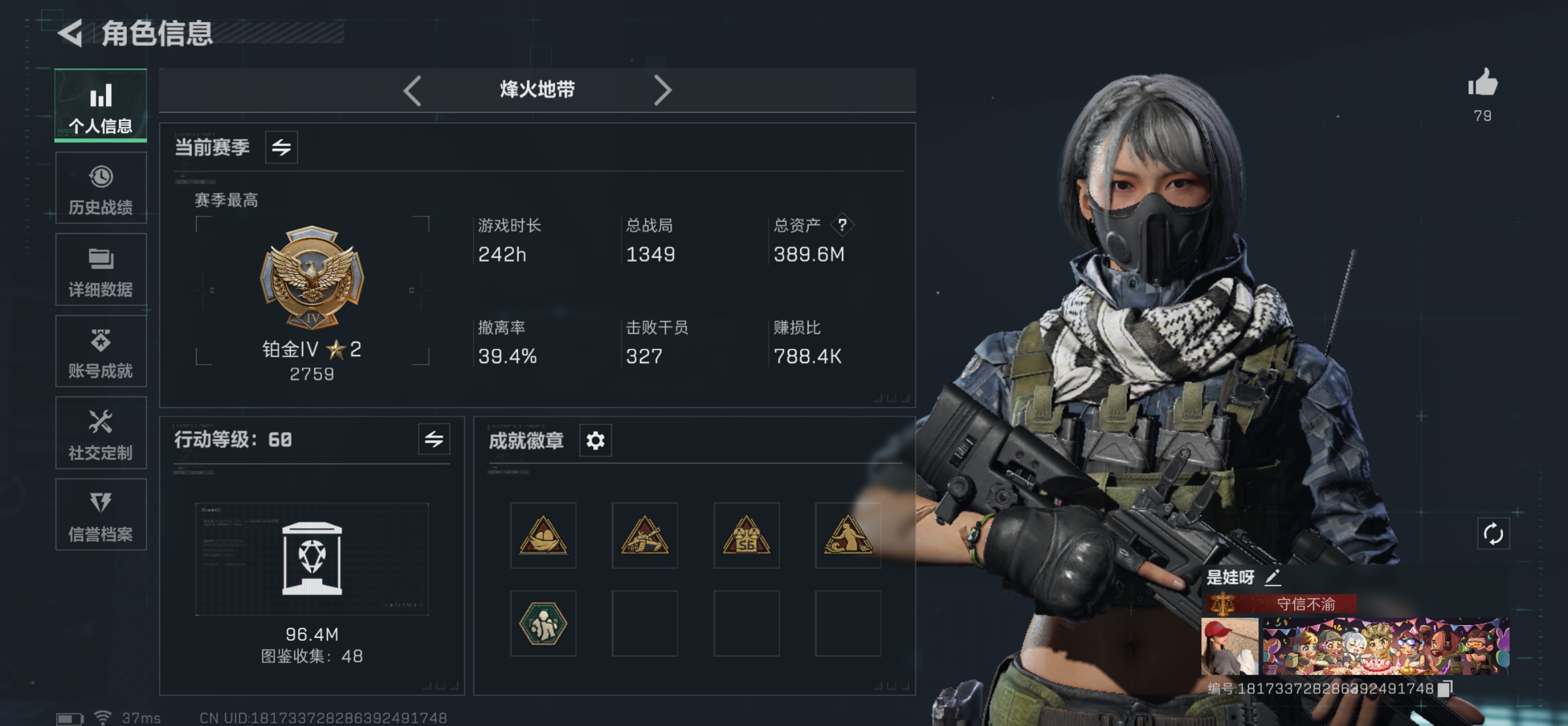View the 信誉档案 reputation file
Viewport: 1568px width, 726px height.
coord(100,514)
